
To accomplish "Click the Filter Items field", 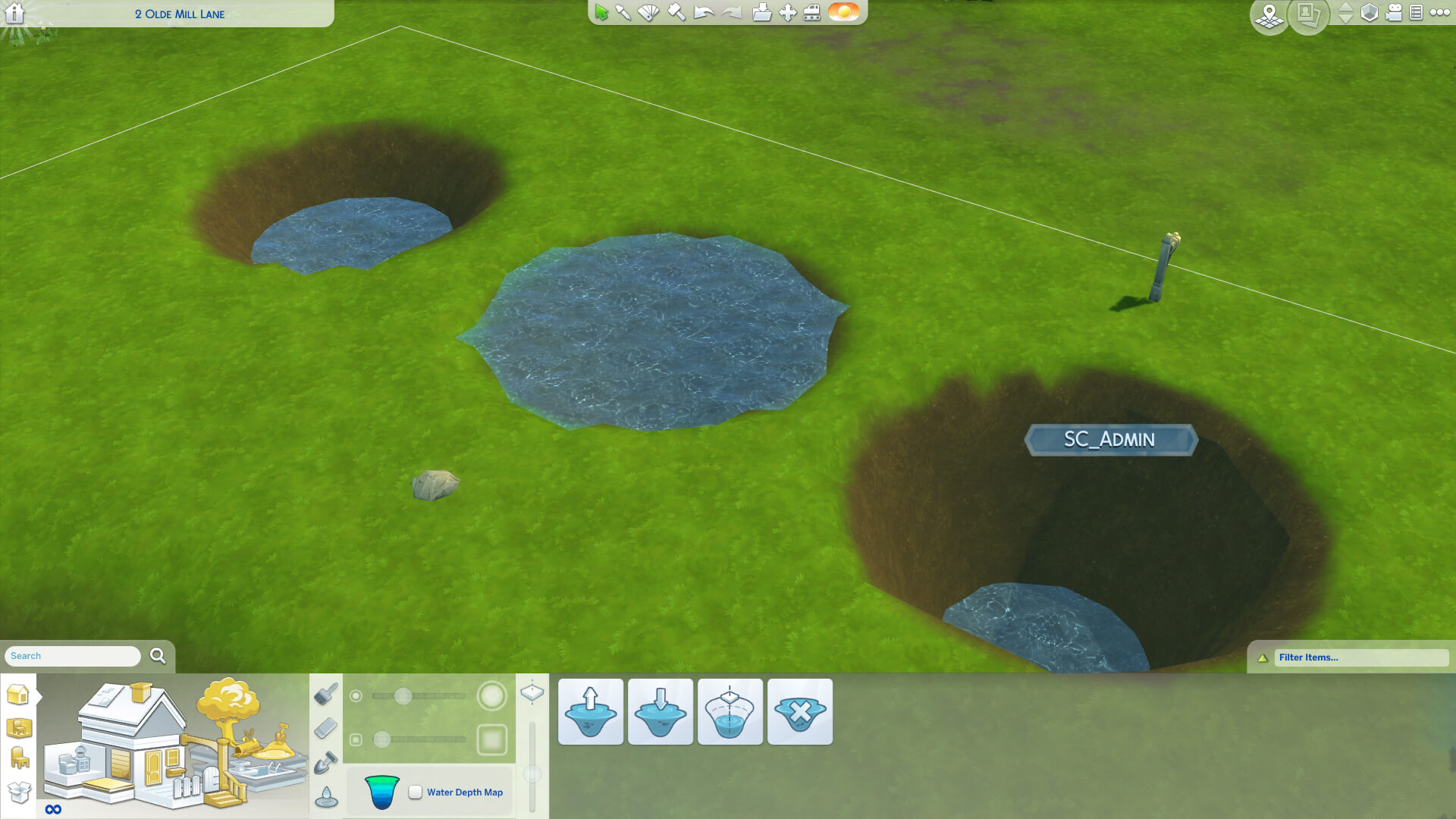I will (1360, 657).
